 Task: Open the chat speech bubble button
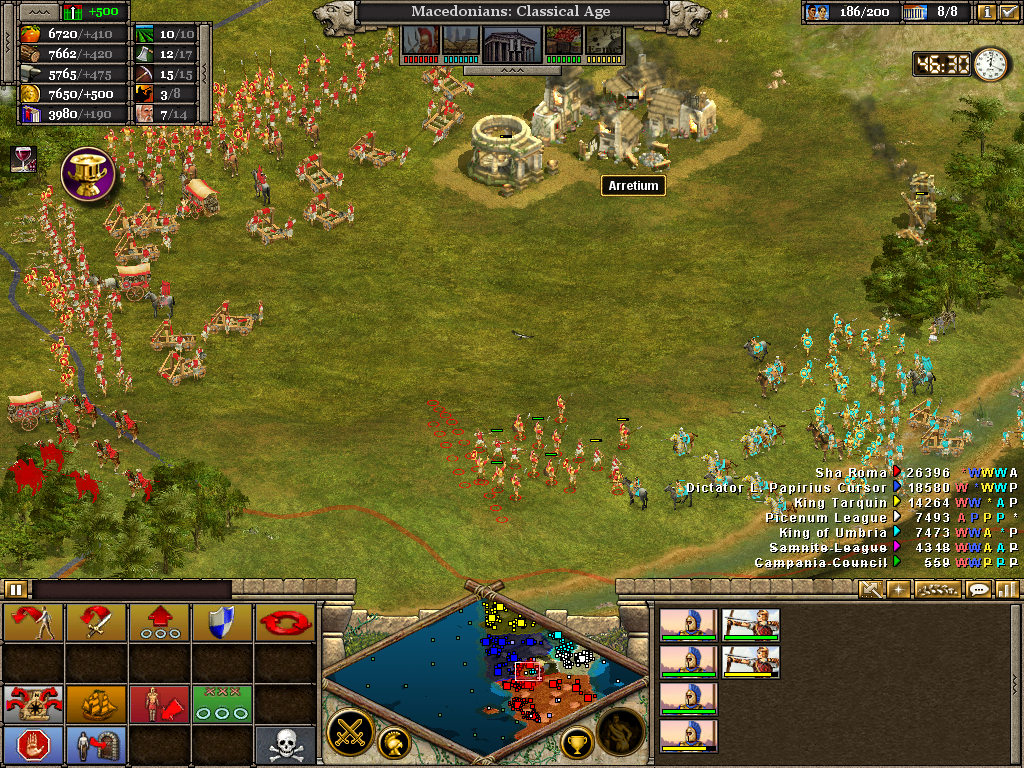point(979,589)
